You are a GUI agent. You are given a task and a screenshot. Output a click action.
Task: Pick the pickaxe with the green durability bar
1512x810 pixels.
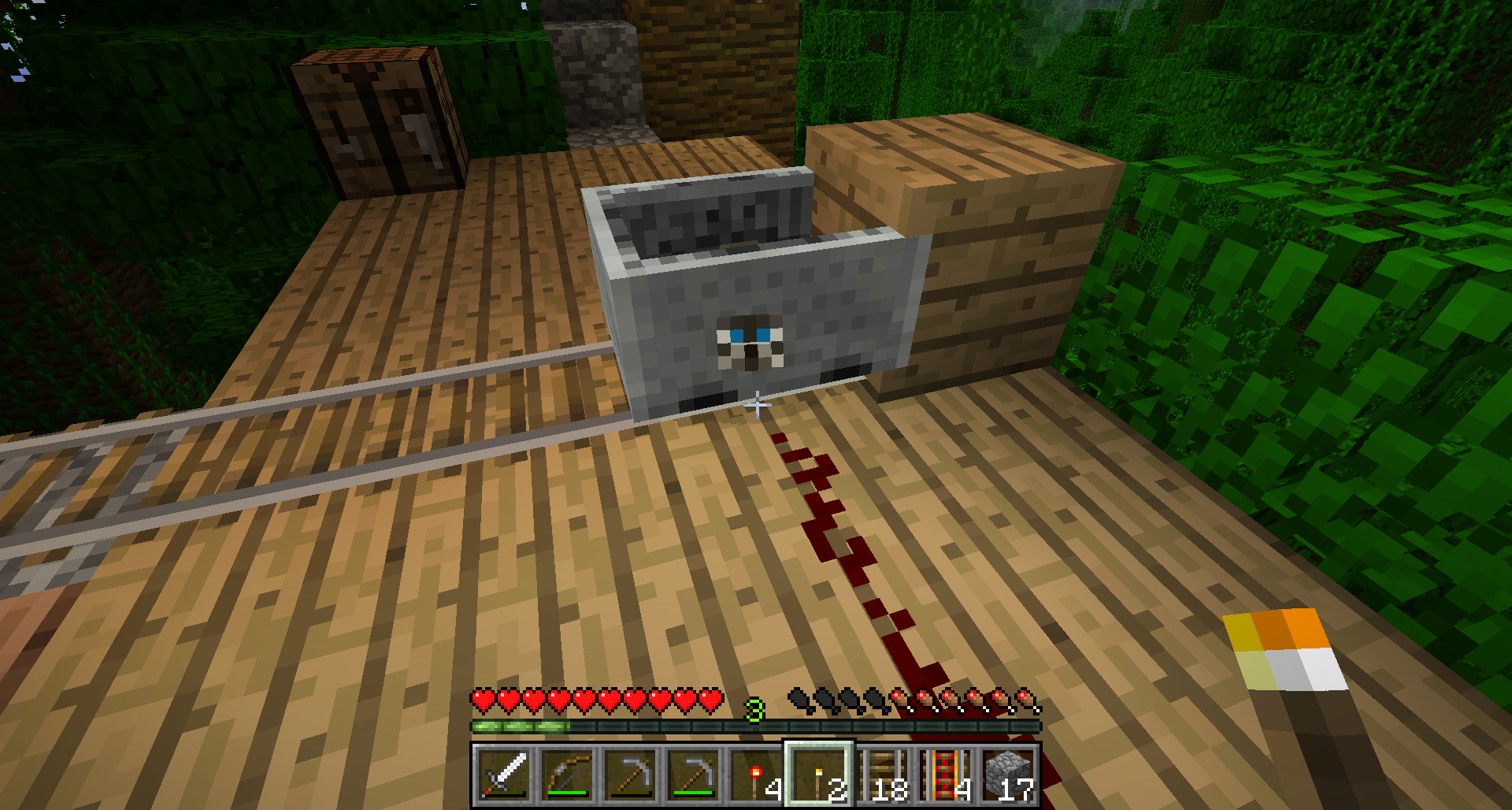point(694,775)
